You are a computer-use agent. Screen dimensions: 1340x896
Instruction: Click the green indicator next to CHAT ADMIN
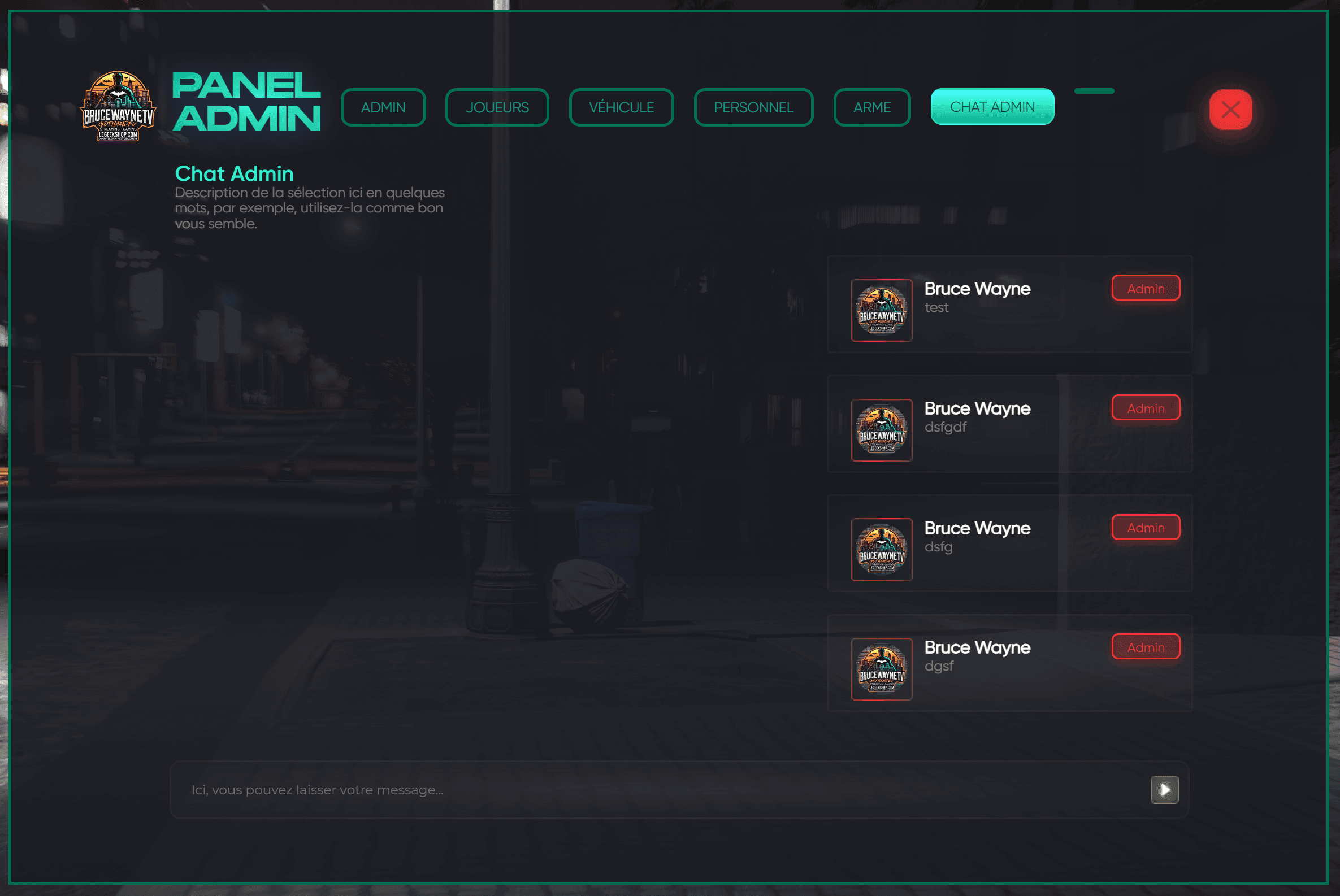click(1094, 90)
